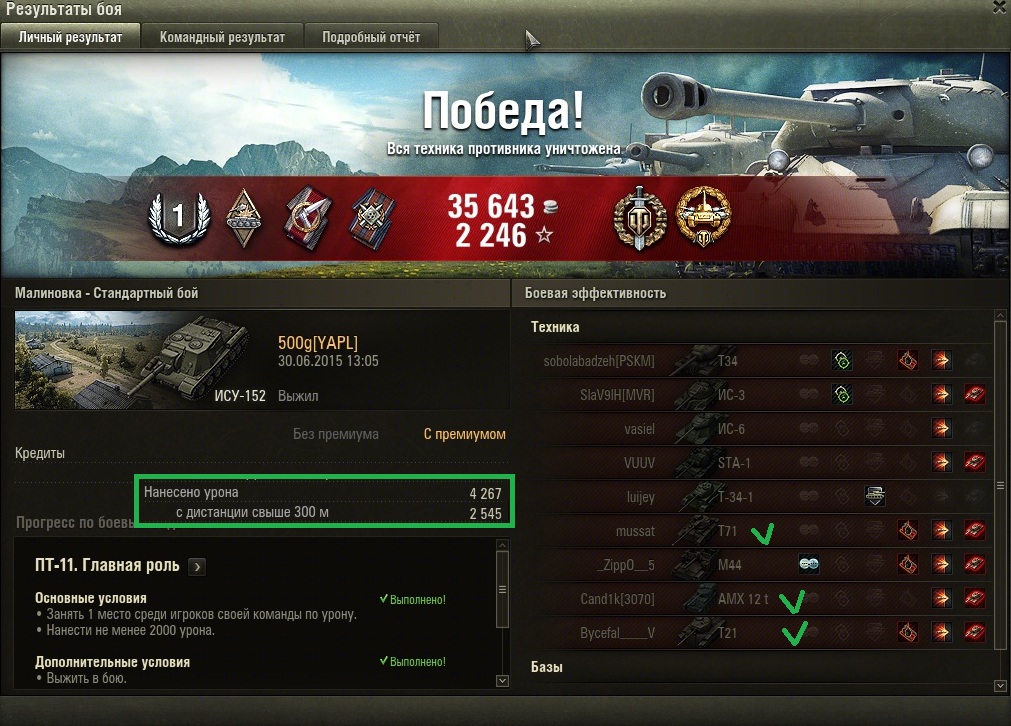
Task: Show the С премиумом credits column
Action: [x=465, y=434]
